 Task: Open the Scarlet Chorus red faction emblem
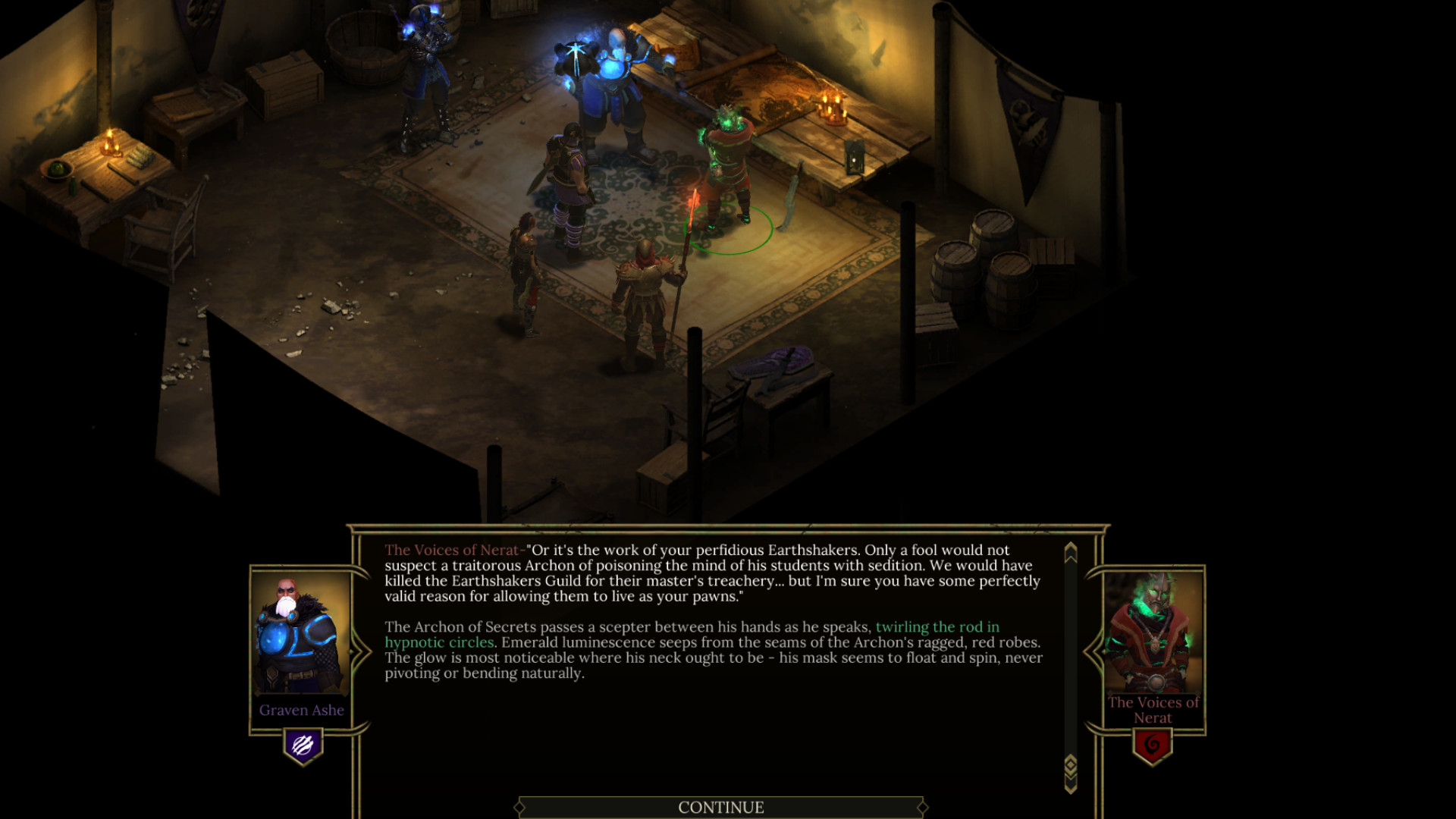point(1152,745)
